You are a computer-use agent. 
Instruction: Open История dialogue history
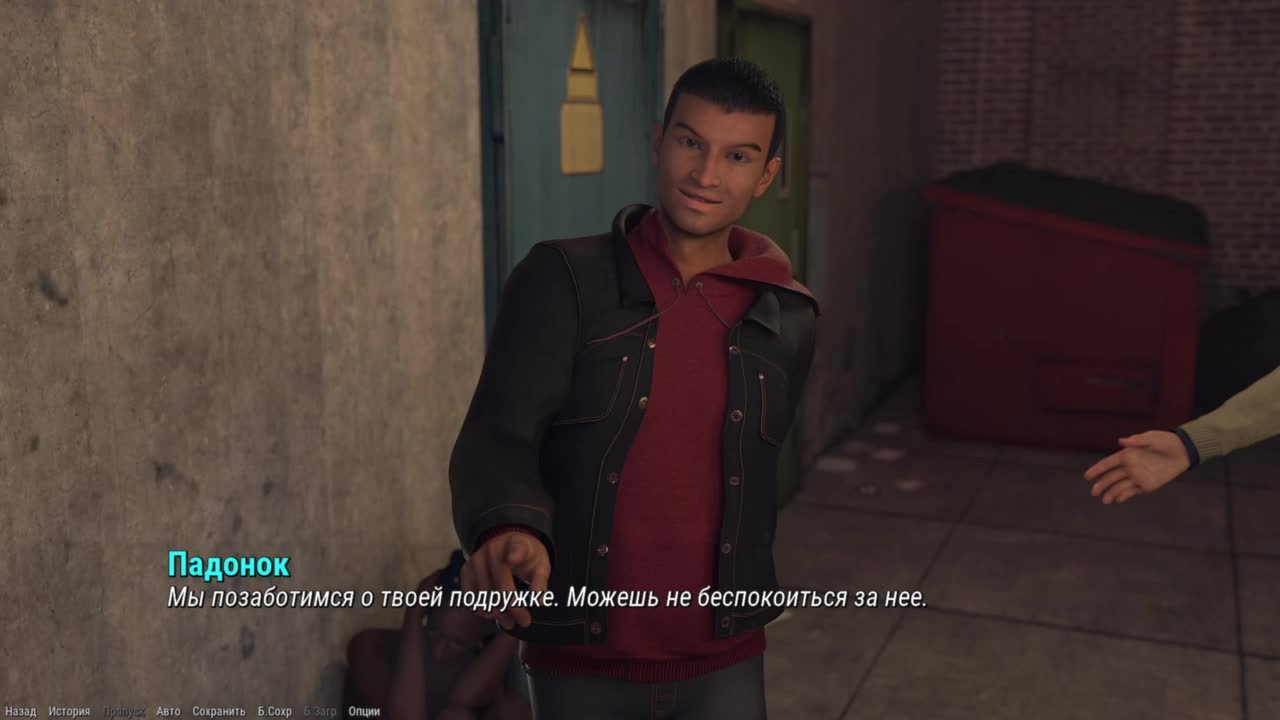[69, 712]
